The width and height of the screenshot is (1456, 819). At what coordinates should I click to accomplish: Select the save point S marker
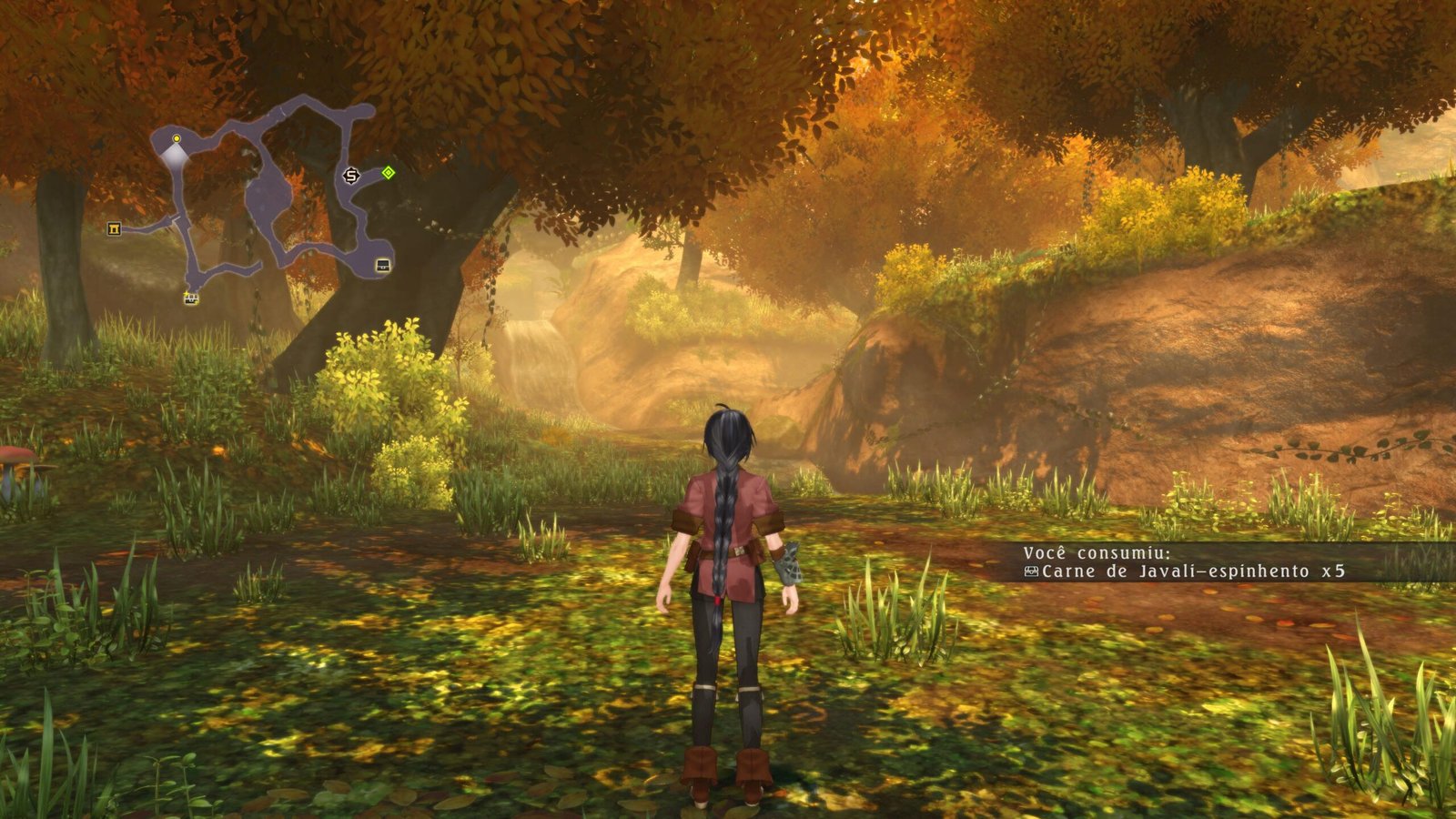(351, 176)
